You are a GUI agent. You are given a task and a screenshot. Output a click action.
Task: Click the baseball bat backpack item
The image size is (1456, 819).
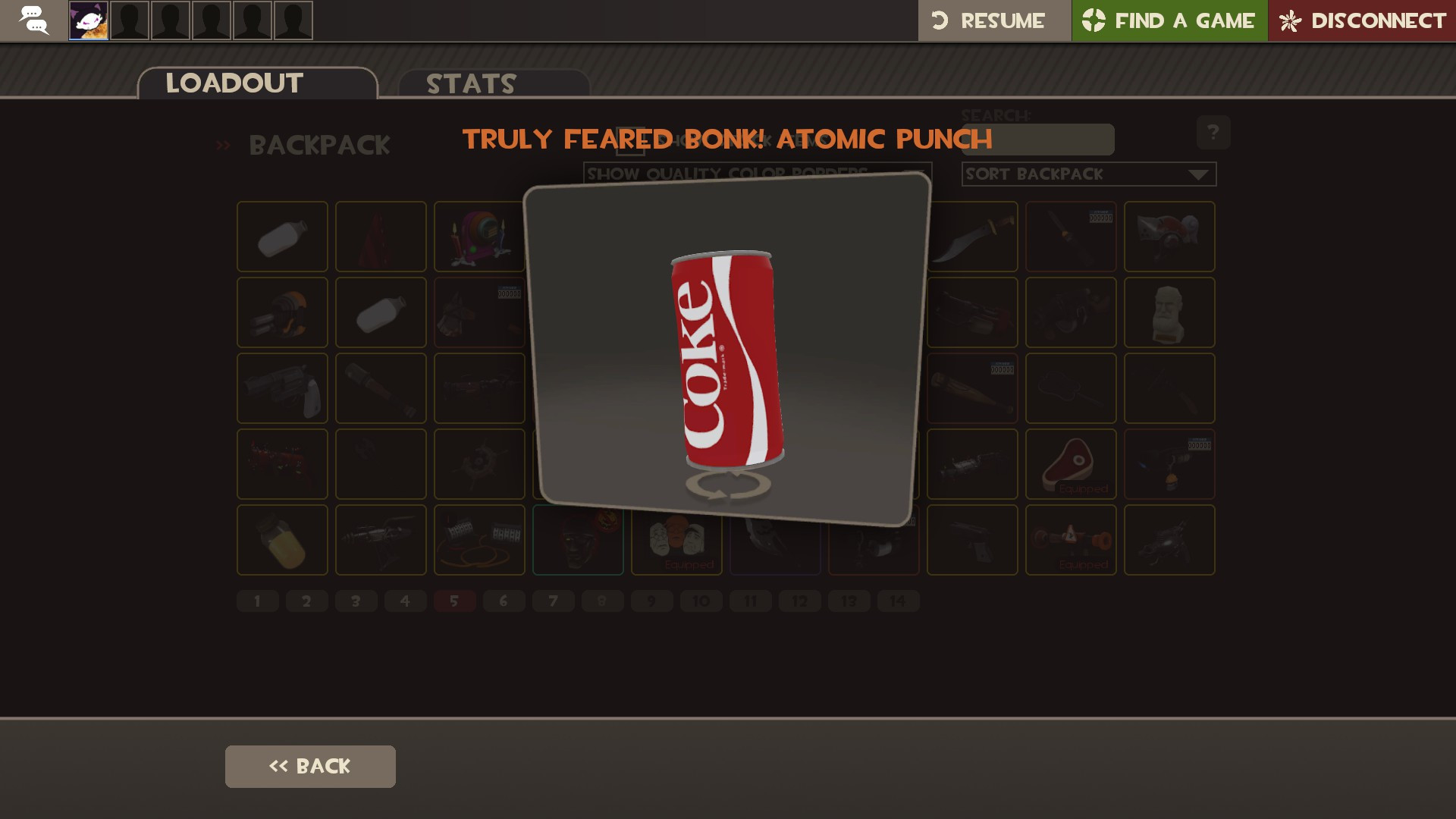(x=971, y=388)
